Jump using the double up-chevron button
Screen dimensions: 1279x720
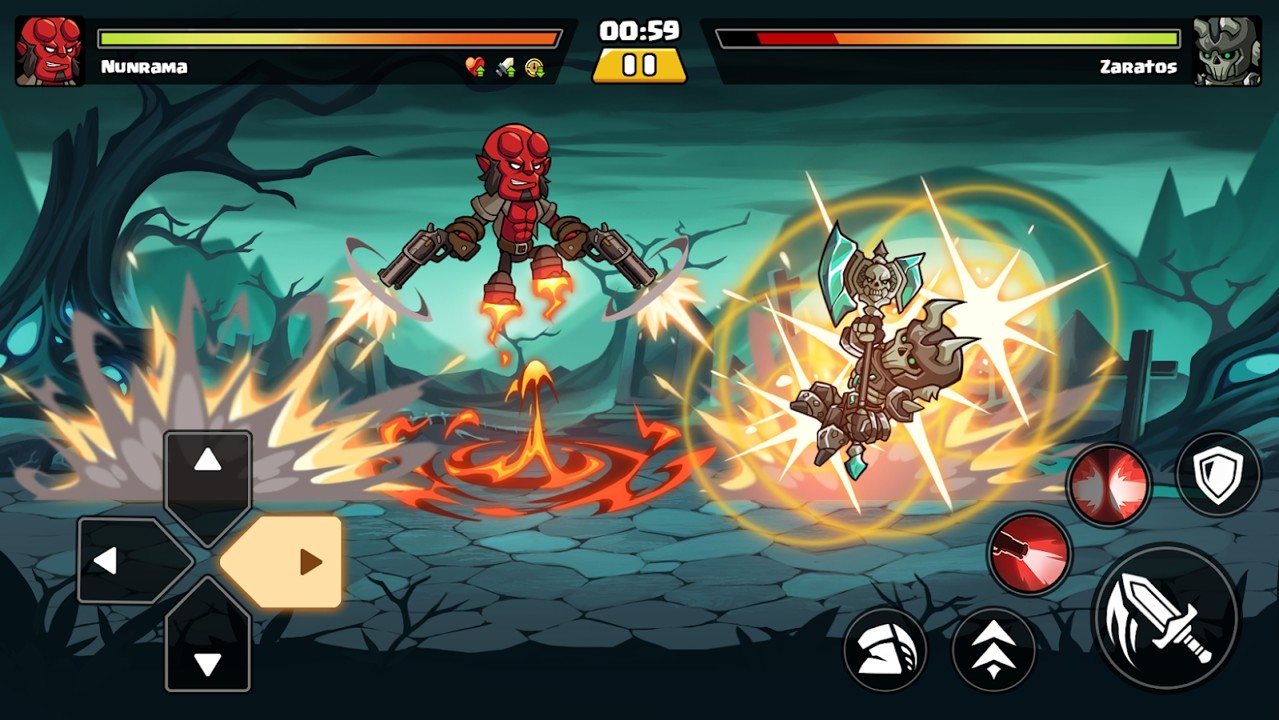click(x=993, y=650)
